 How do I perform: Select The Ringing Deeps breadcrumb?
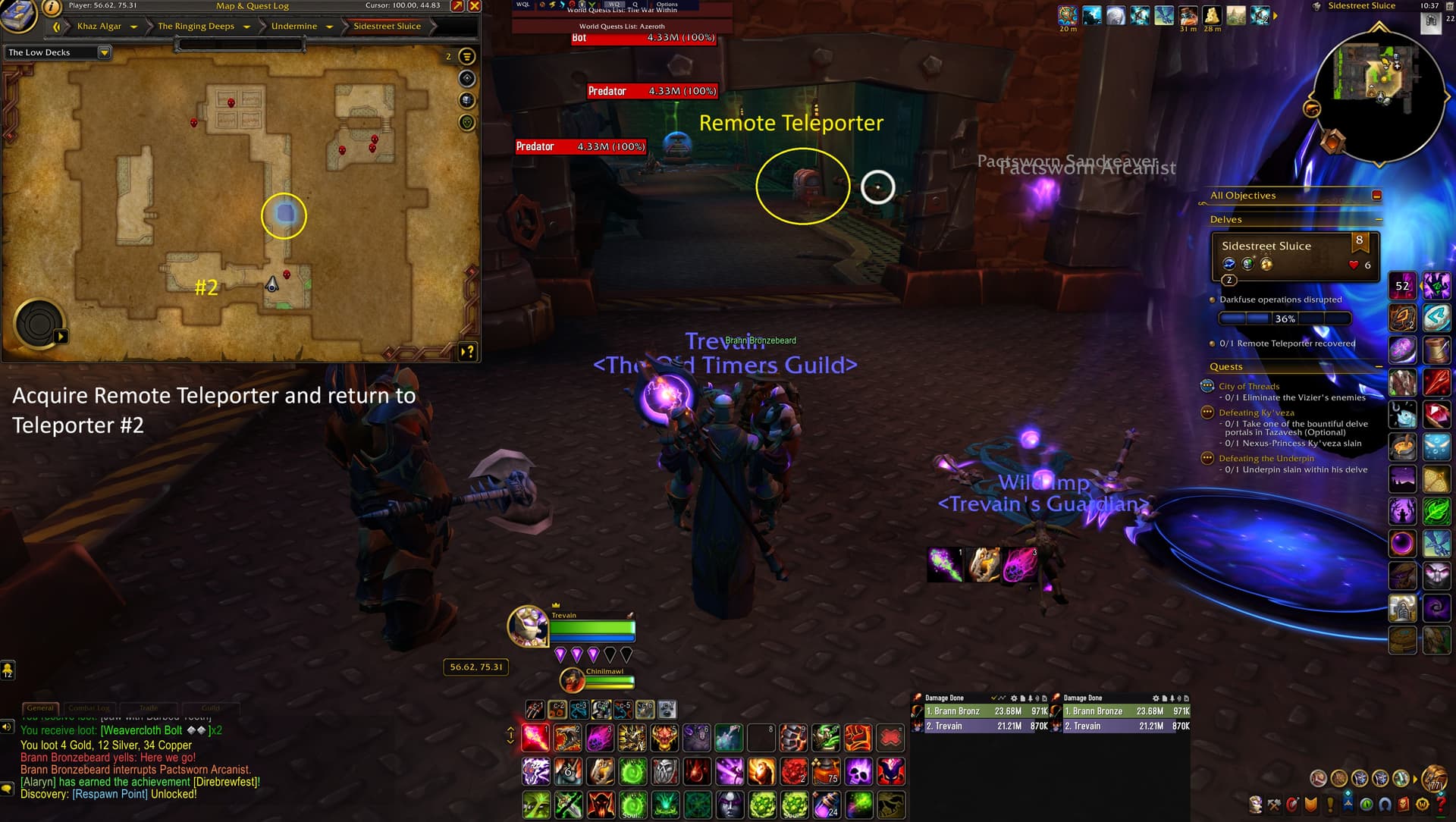(196, 27)
